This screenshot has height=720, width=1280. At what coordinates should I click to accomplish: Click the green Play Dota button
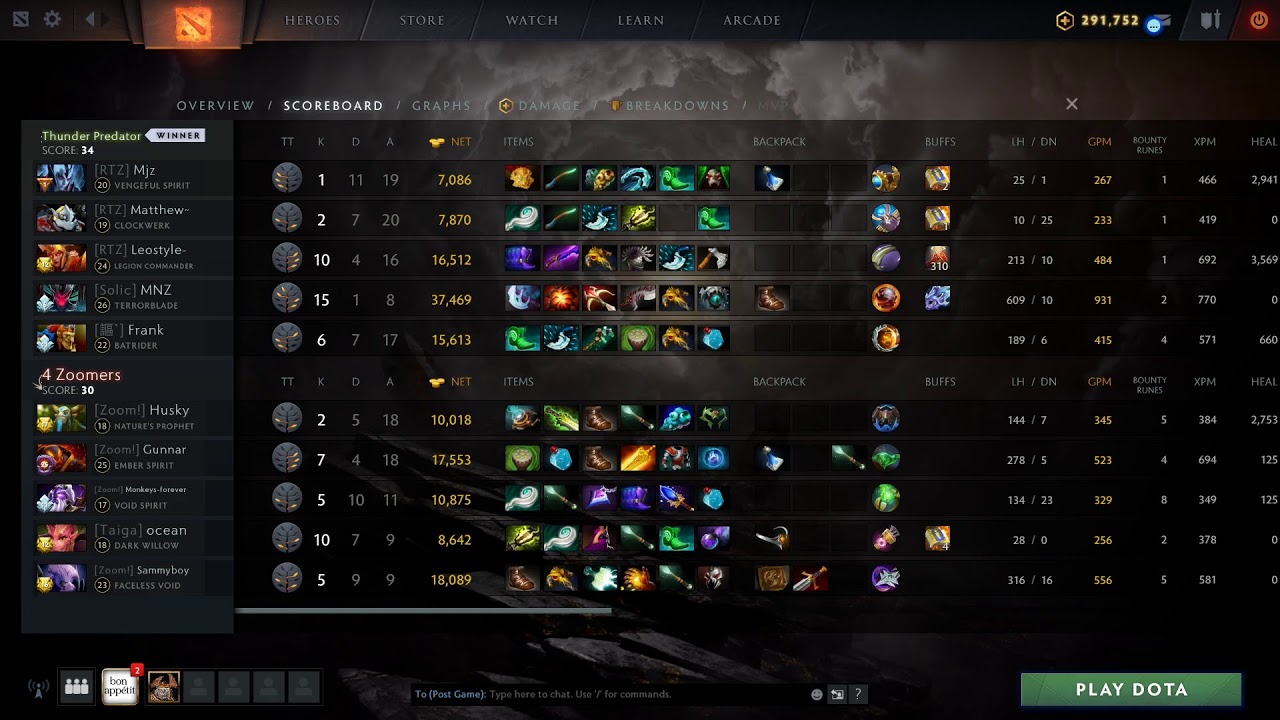click(x=1131, y=689)
